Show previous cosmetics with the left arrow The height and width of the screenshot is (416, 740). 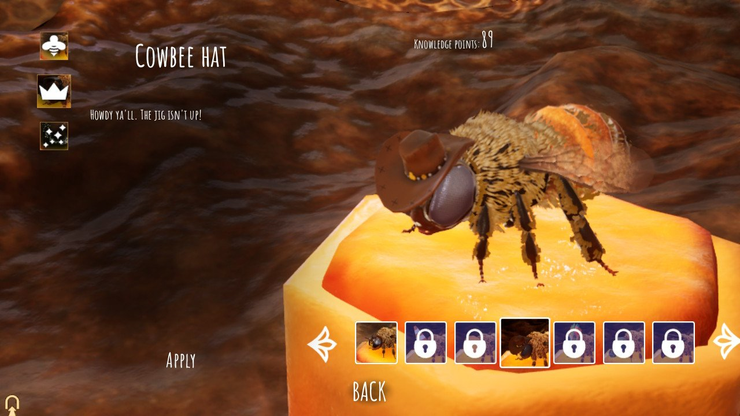coord(323,343)
